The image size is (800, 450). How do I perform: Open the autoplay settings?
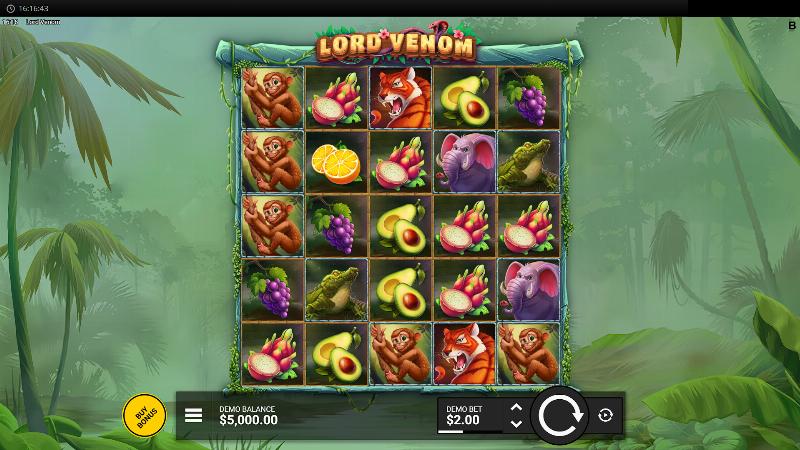[x=605, y=415]
